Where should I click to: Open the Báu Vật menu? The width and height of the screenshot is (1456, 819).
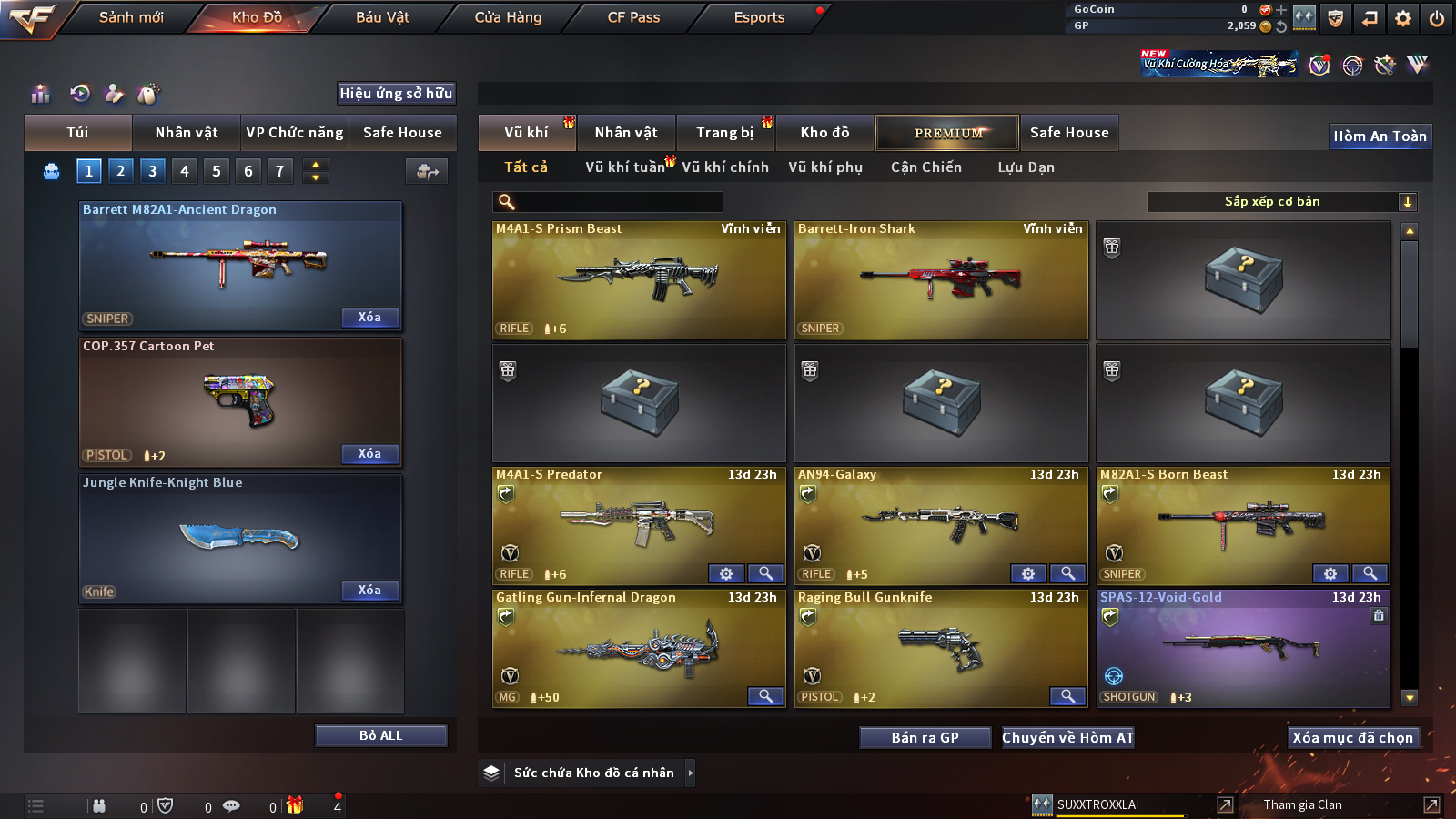coord(382,17)
